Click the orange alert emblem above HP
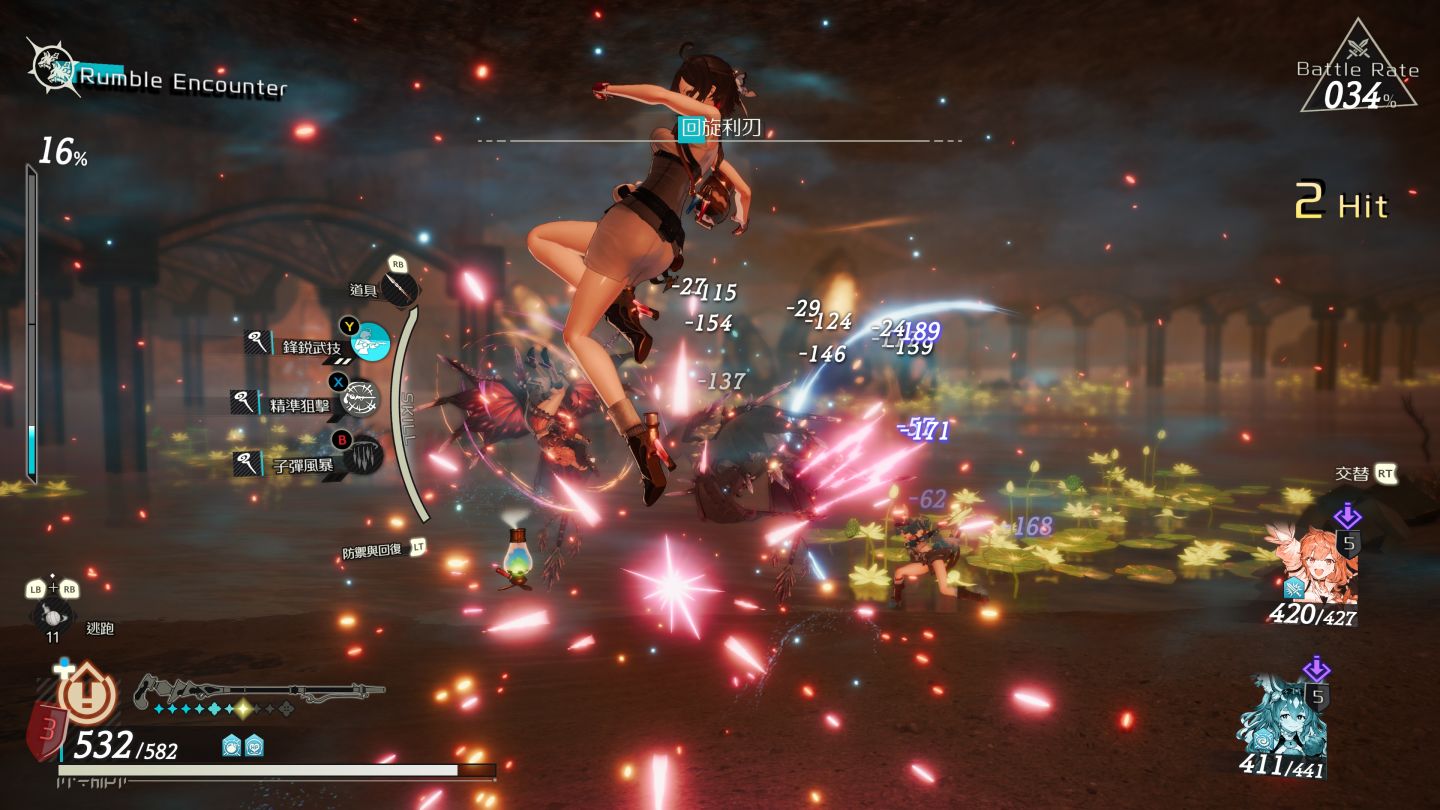 click(88, 695)
